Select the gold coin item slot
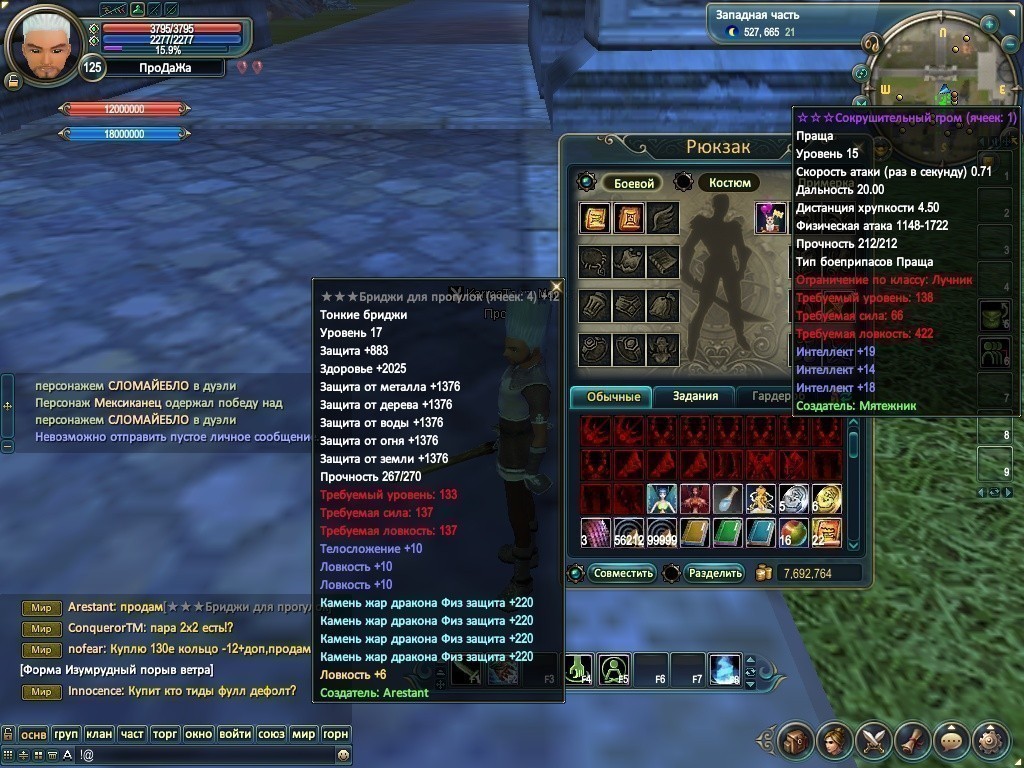 tap(826, 499)
